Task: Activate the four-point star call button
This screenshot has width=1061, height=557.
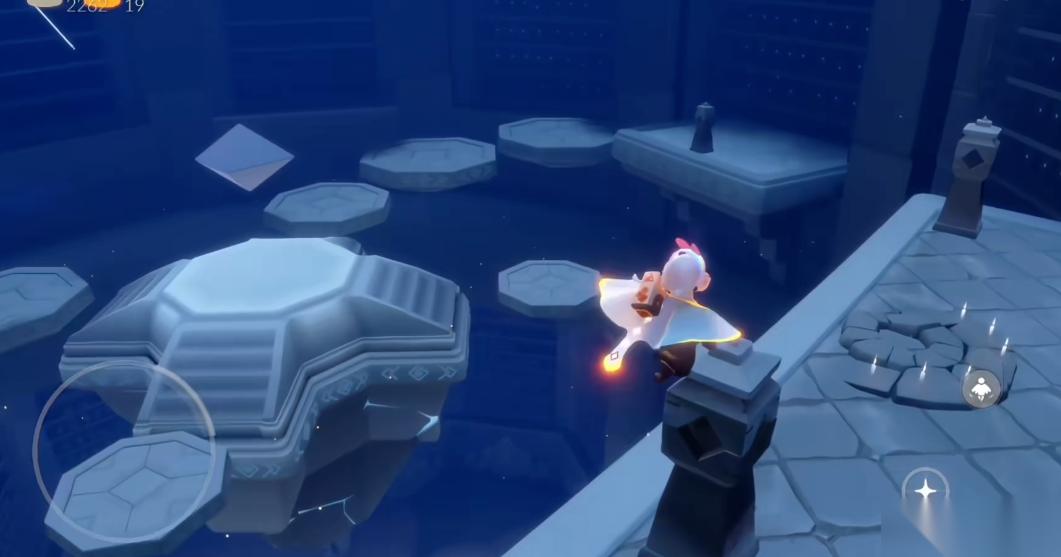Action: coord(925,491)
